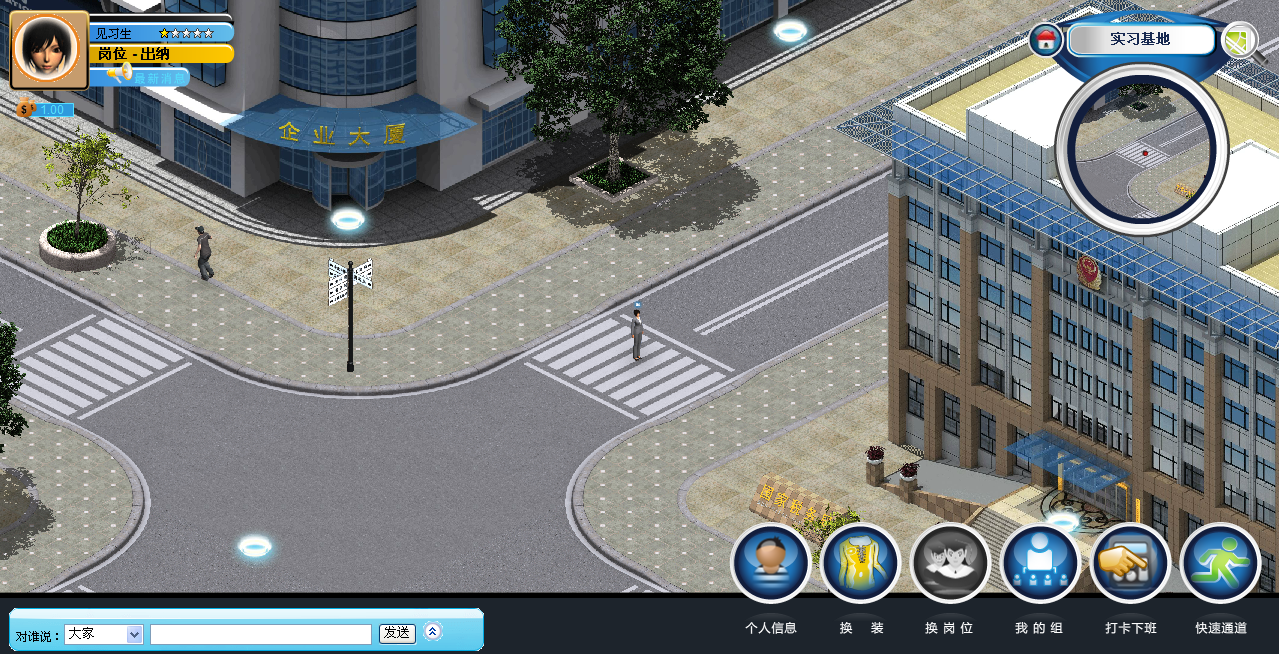
Task: Select the 换岗位 switch position icon
Action: coord(950,563)
